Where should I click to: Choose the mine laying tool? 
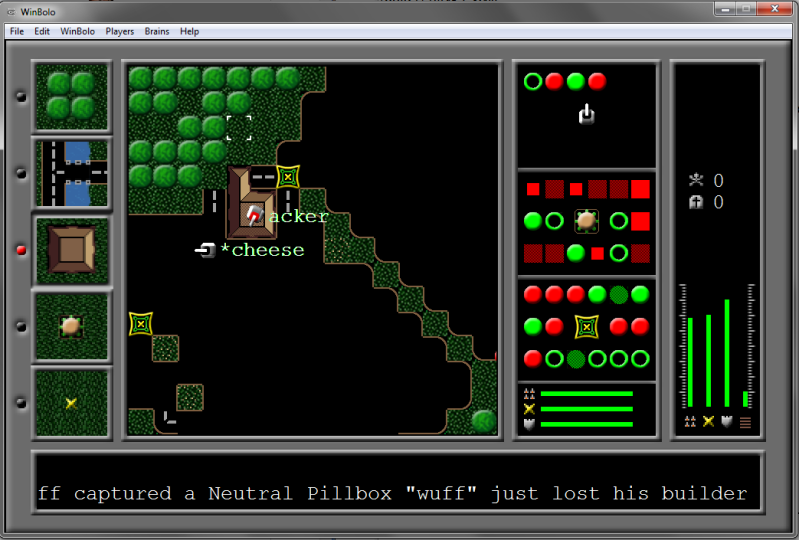point(72,402)
